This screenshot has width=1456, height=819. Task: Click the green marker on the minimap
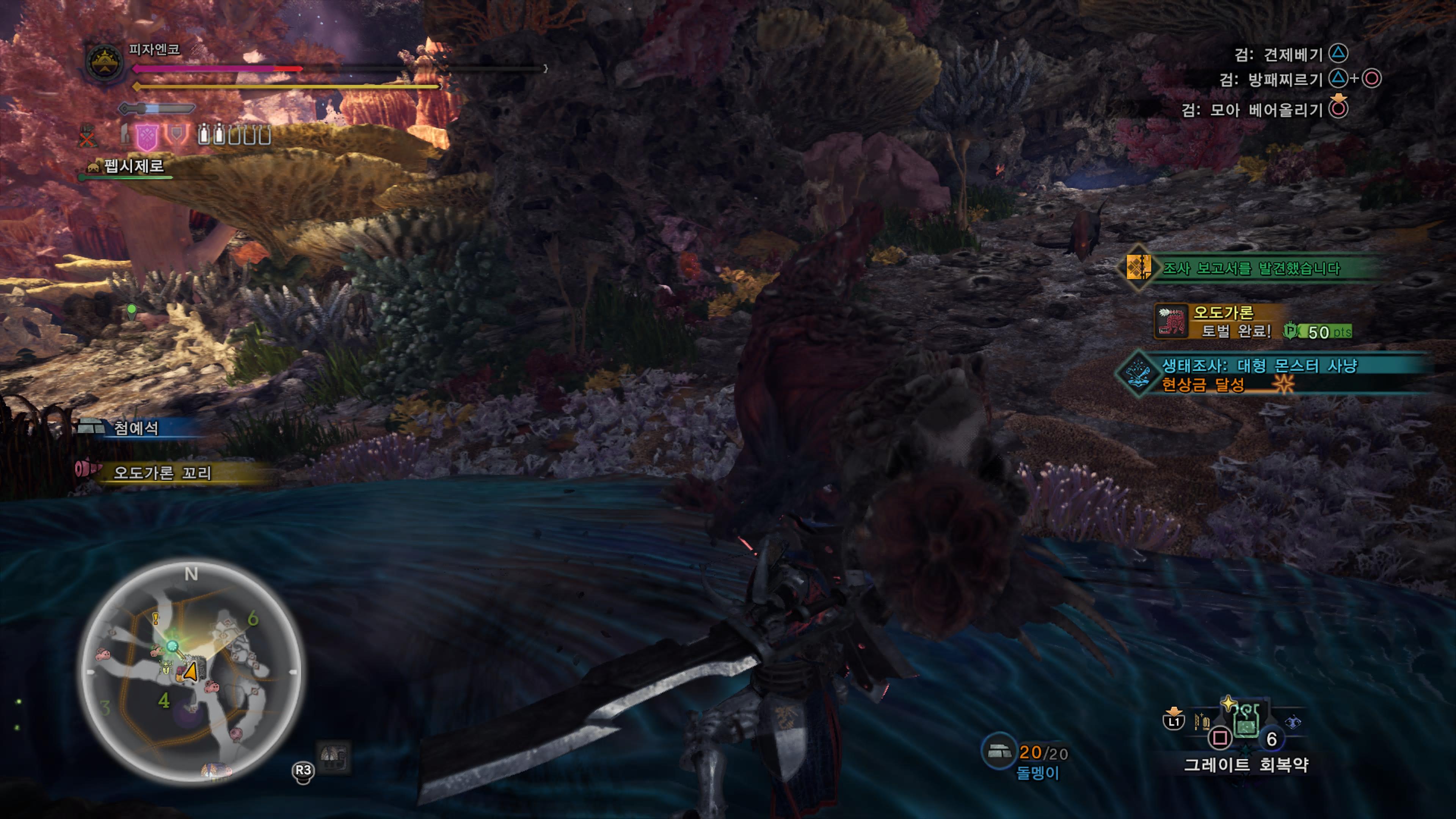tap(173, 646)
